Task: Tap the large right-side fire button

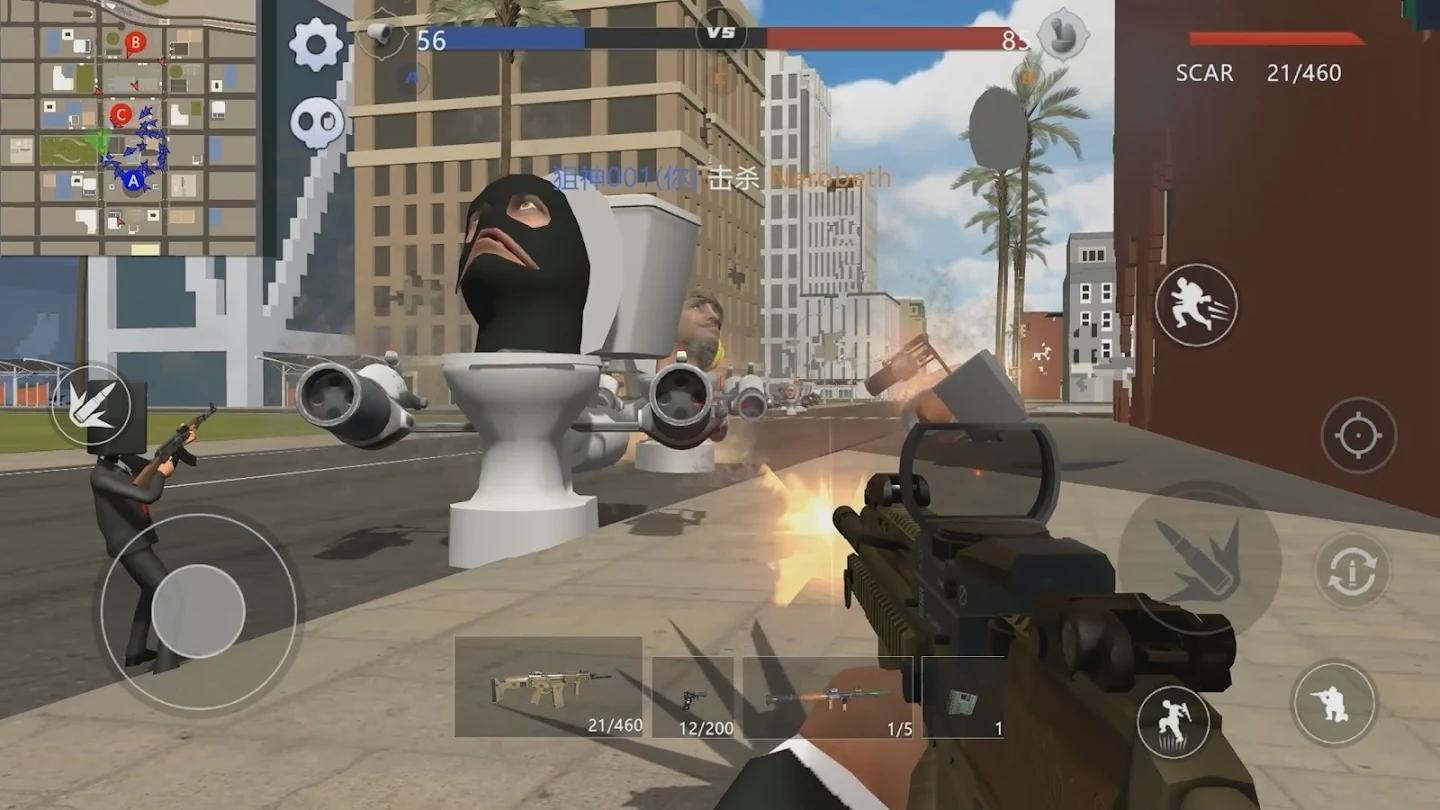Action: click(x=1199, y=558)
